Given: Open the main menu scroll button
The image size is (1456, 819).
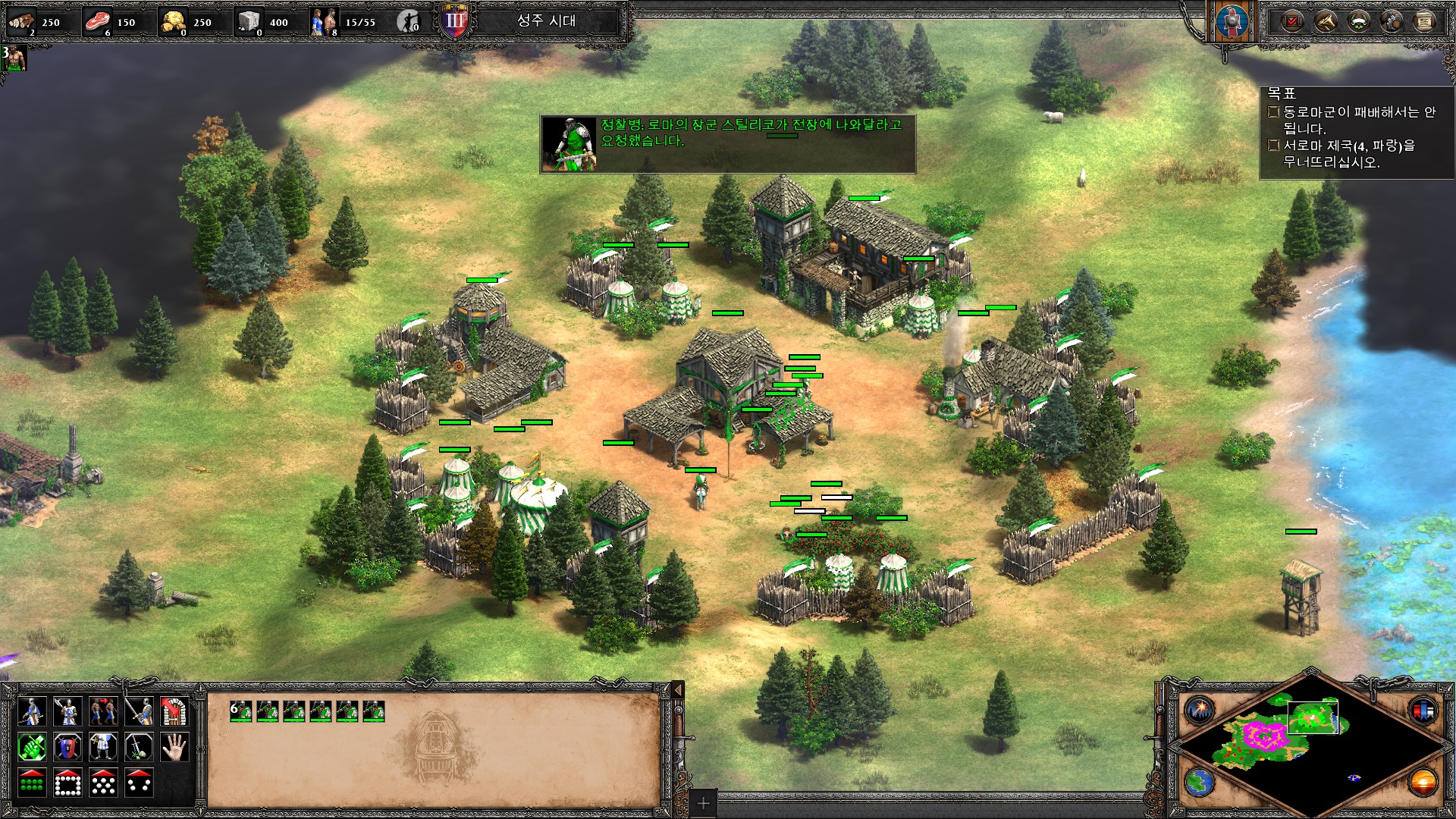Looking at the screenshot, I should 1425,22.
